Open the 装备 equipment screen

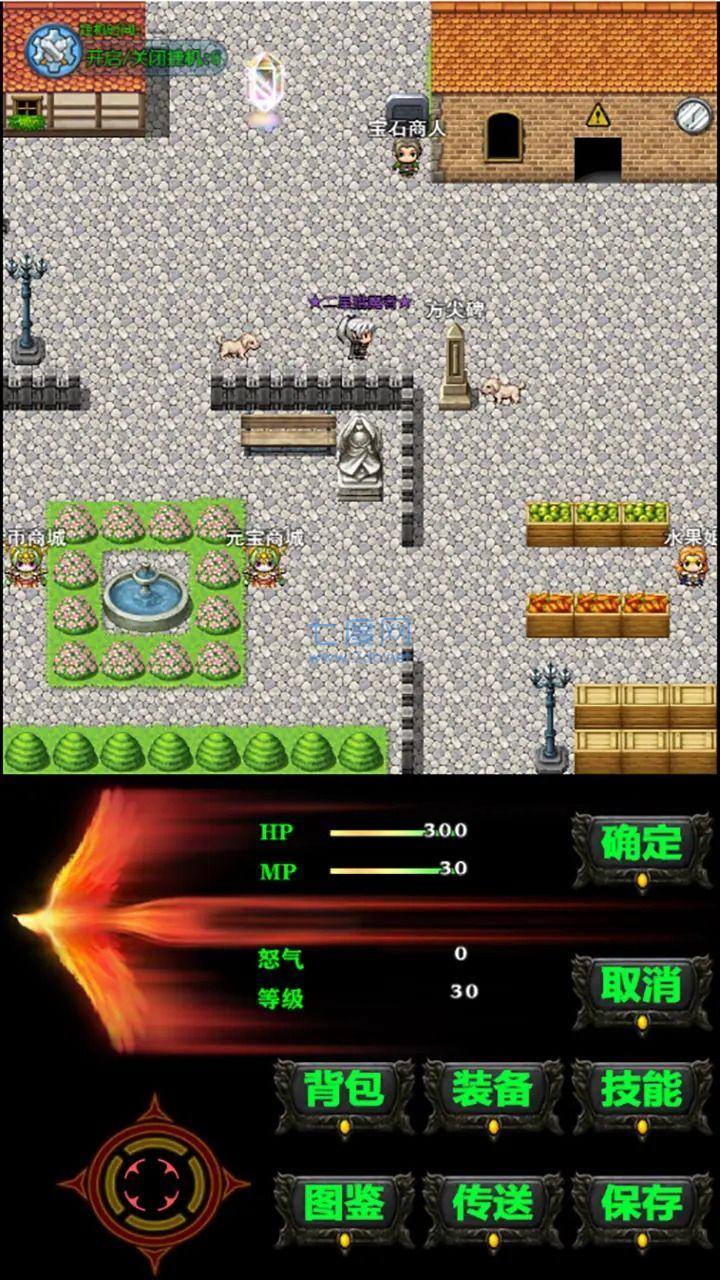(x=492, y=1091)
